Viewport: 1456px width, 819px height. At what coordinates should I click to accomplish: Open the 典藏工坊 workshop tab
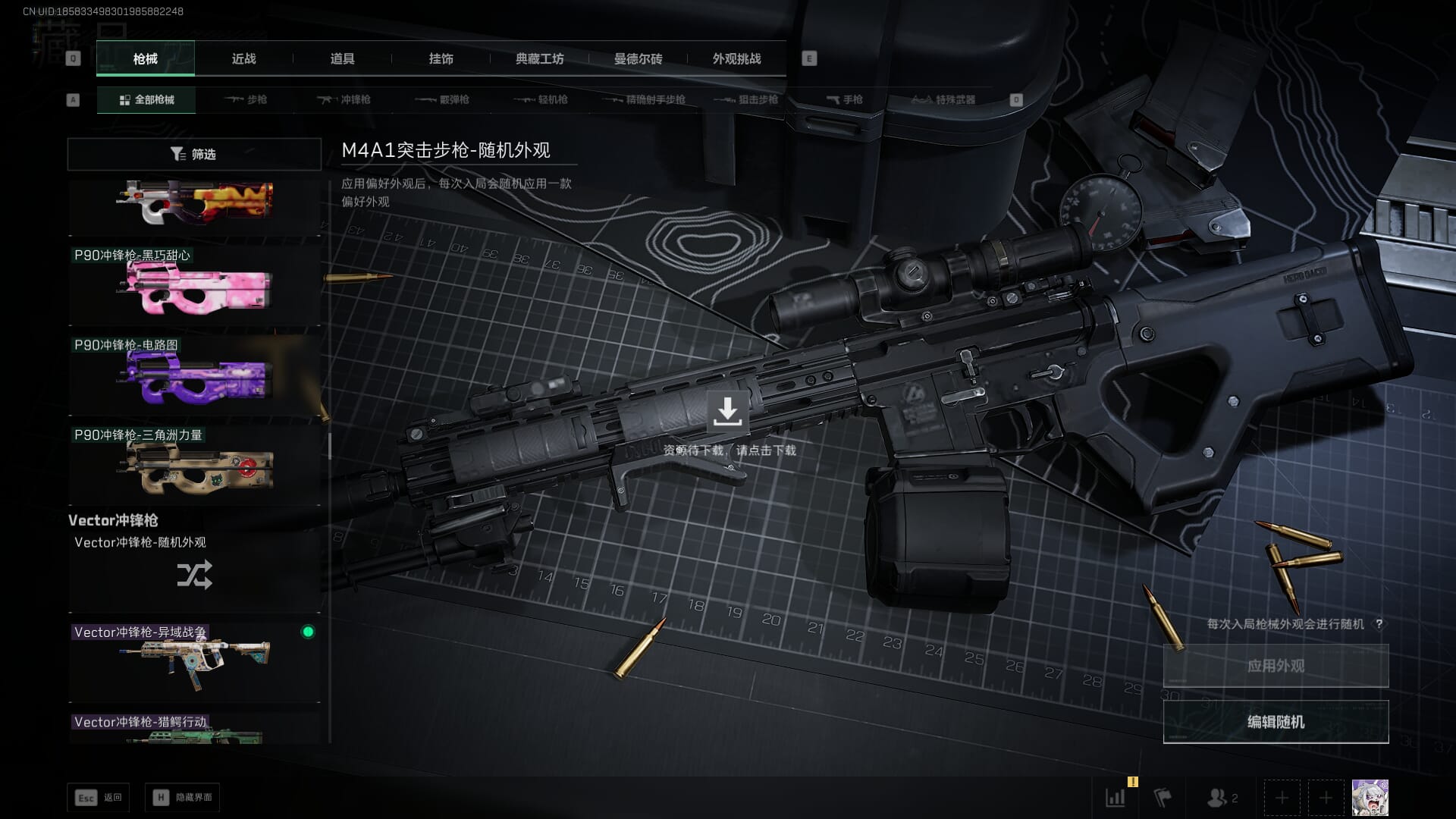(539, 59)
